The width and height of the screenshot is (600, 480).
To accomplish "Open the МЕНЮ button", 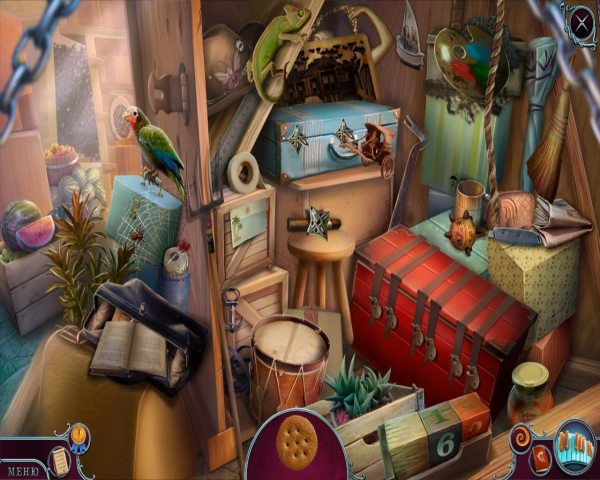I will [x=20, y=467].
